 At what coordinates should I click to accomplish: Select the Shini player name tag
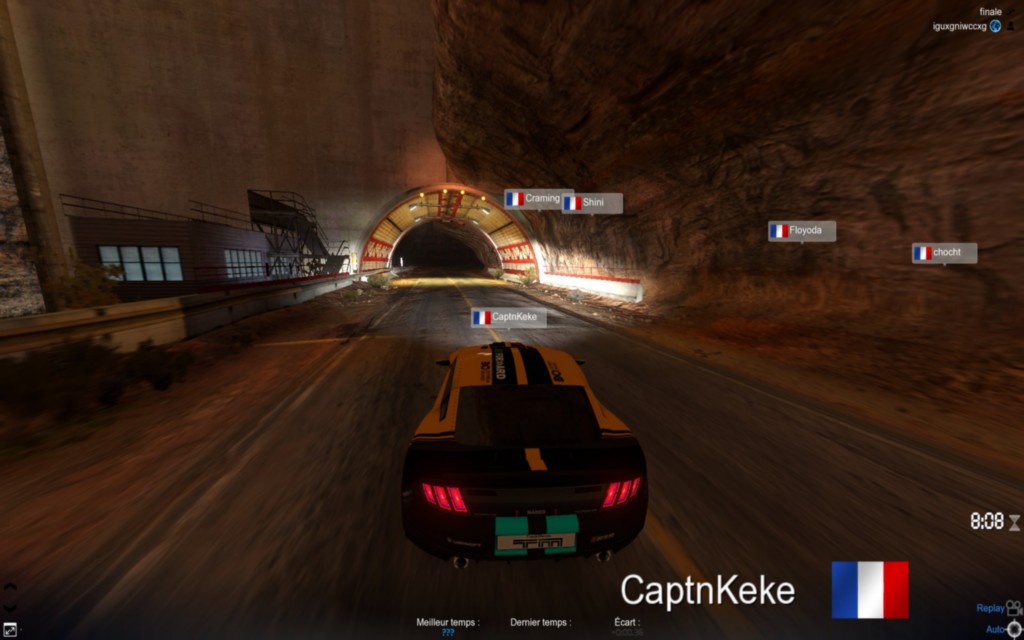(x=592, y=203)
